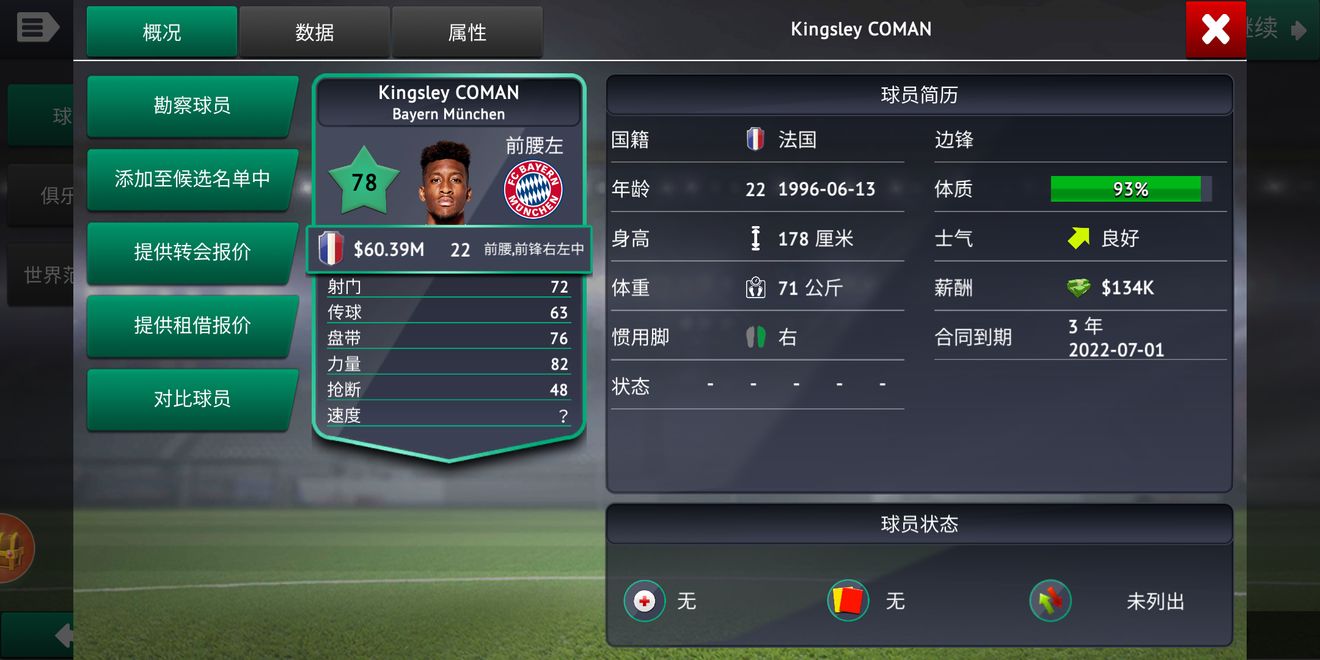Scout the player with 勘察球员
Viewport: 1320px width, 660px height.
tap(192, 105)
